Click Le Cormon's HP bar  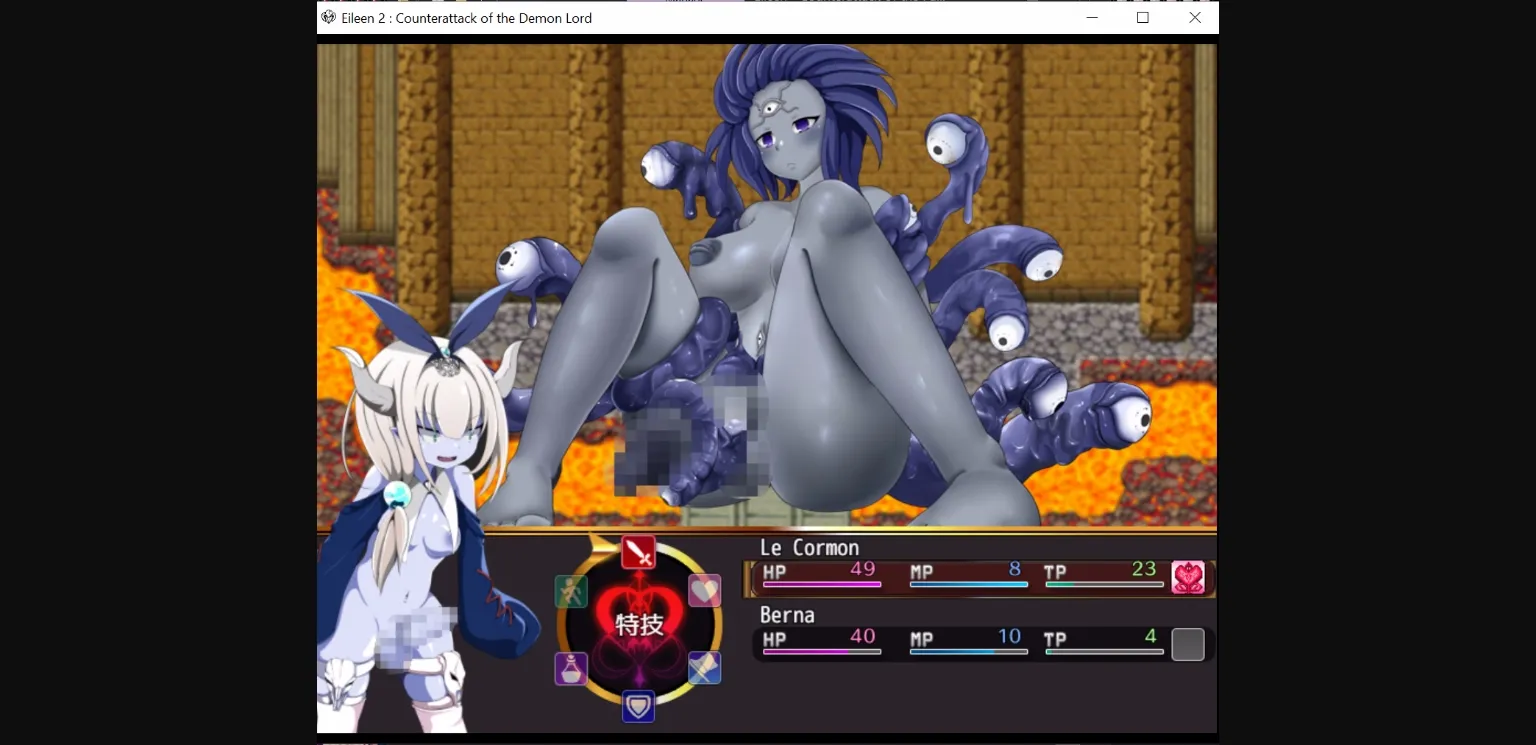(820, 583)
